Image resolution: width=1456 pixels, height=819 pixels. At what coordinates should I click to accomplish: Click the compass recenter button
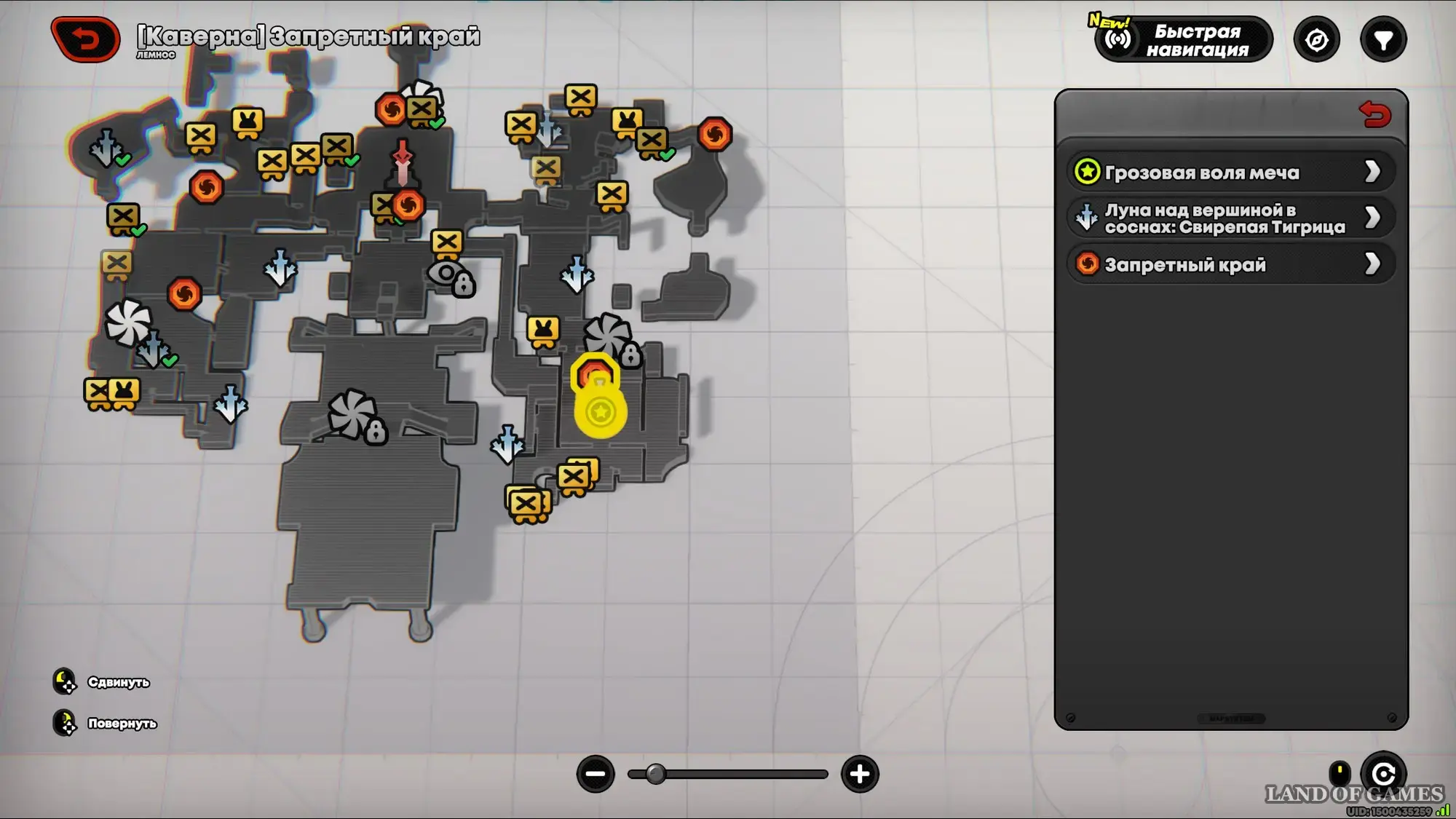point(1316,40)
